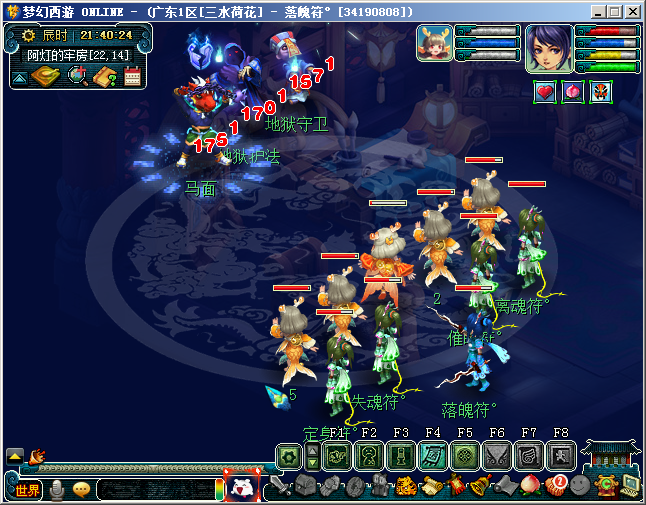Viewport: 646px width, 505px height.
Task: Close the game window
Action: (633, 12)
